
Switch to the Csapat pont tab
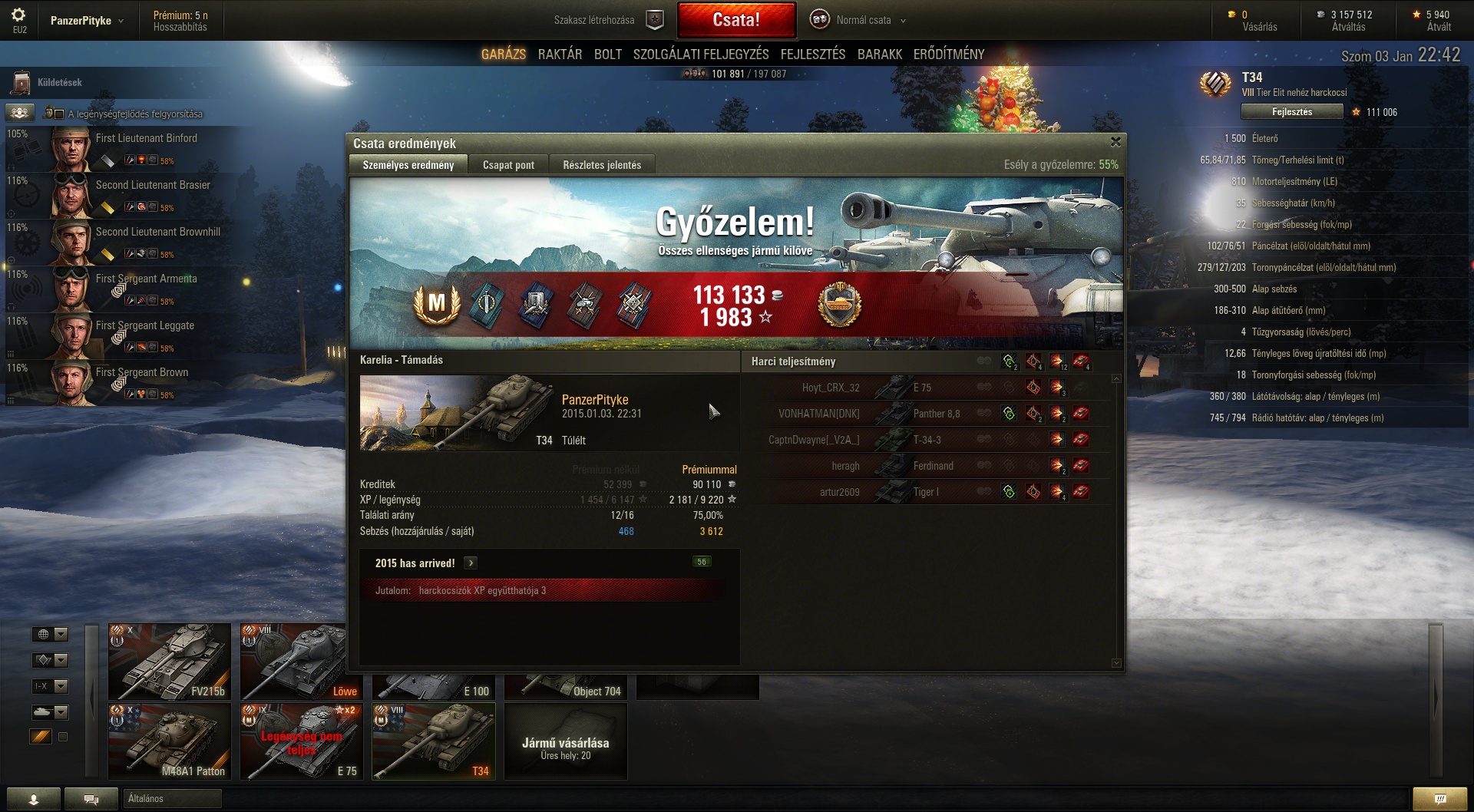(508, 165)
